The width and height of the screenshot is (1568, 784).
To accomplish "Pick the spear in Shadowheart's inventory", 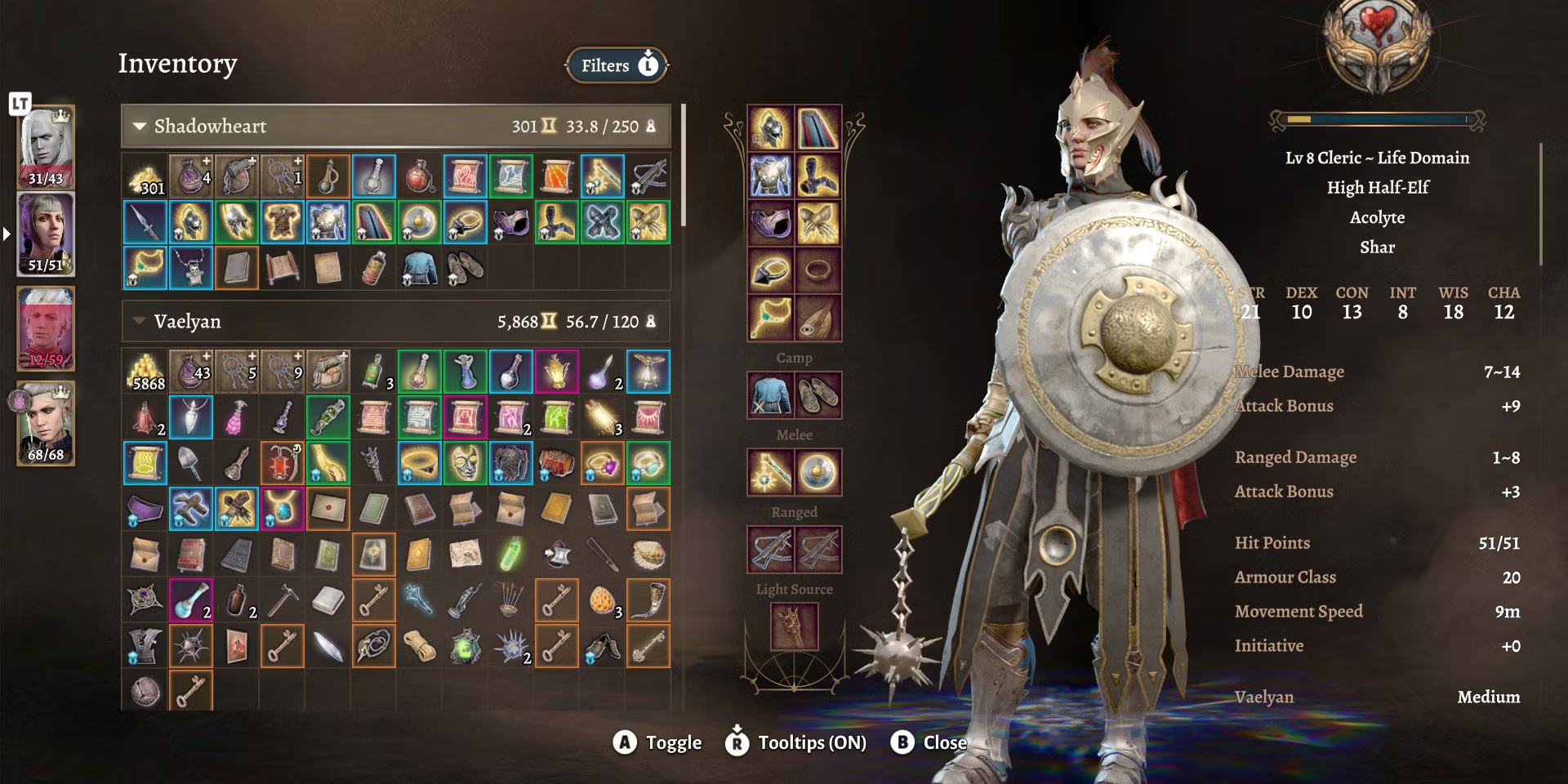I will (x=145, y=222).
